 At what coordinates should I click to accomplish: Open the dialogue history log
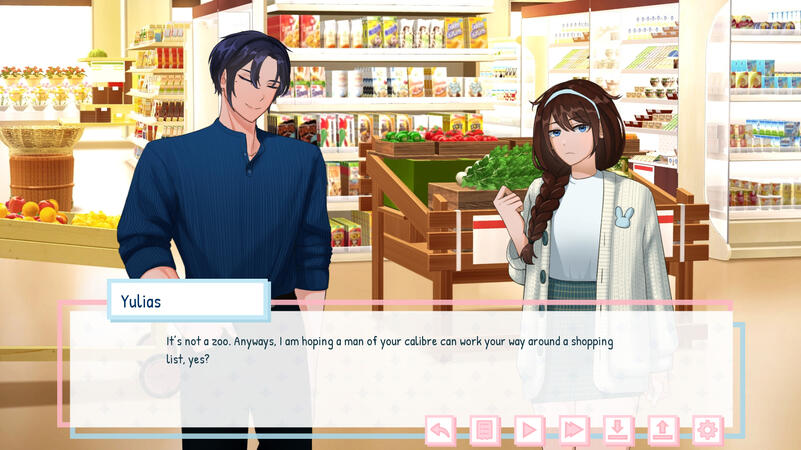click(x=485, y=430)
